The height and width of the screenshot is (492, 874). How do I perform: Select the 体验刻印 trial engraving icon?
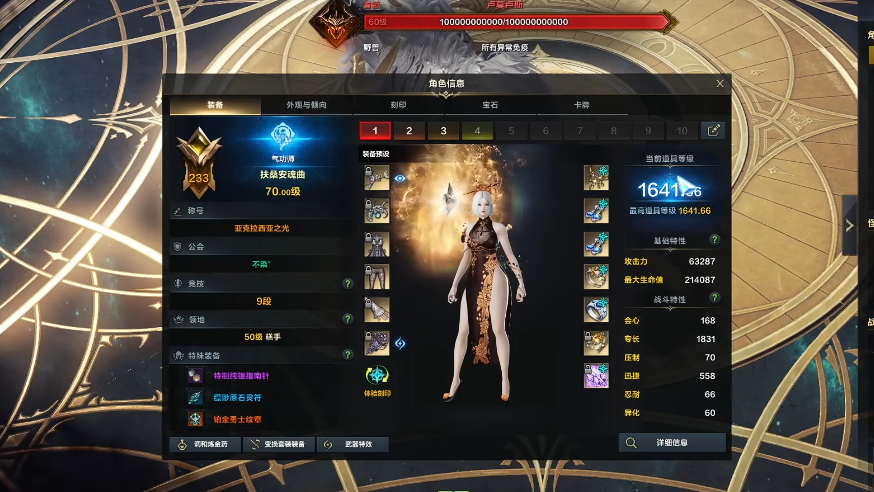[x=378, y=378]
